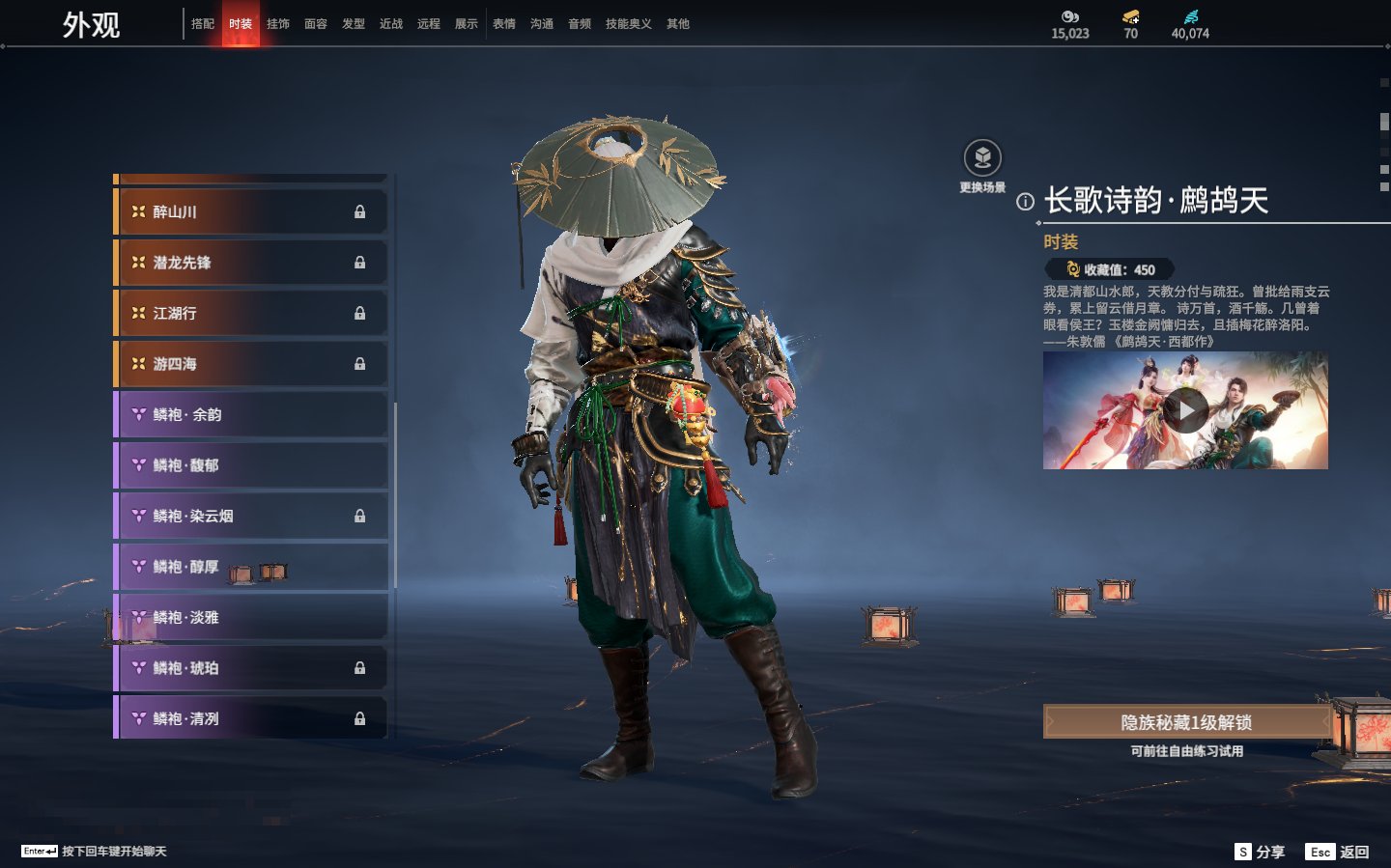
Task: Show the 表情 emotes tab
Action: [x=504, y=24]
